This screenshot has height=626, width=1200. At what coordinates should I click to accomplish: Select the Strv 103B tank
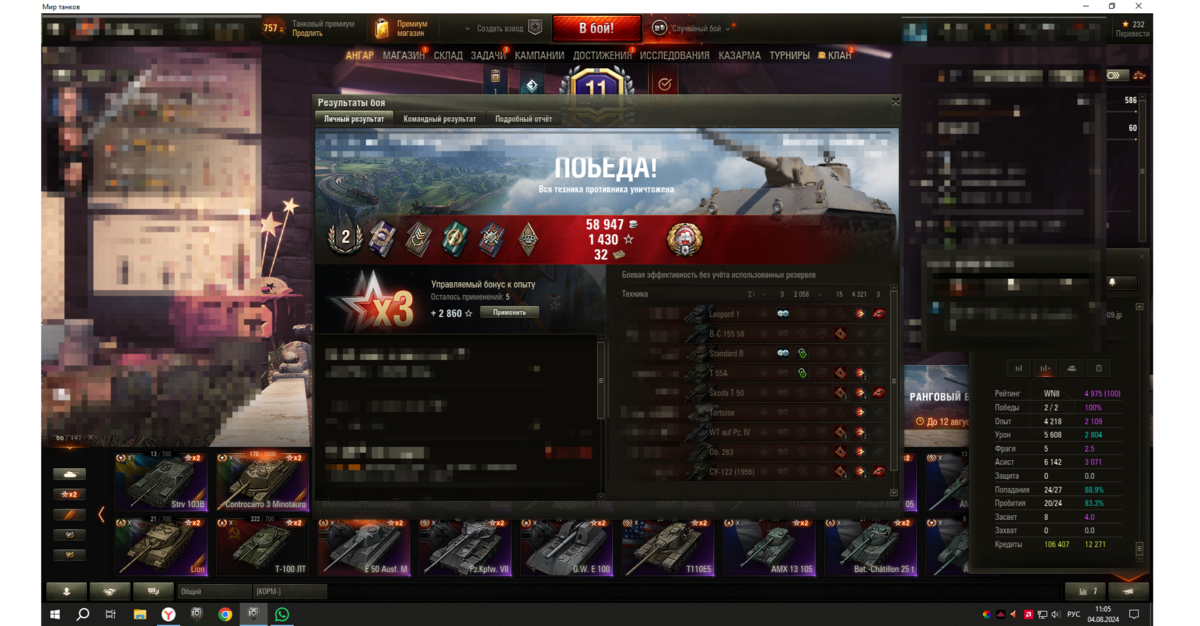tap(160, 482)
